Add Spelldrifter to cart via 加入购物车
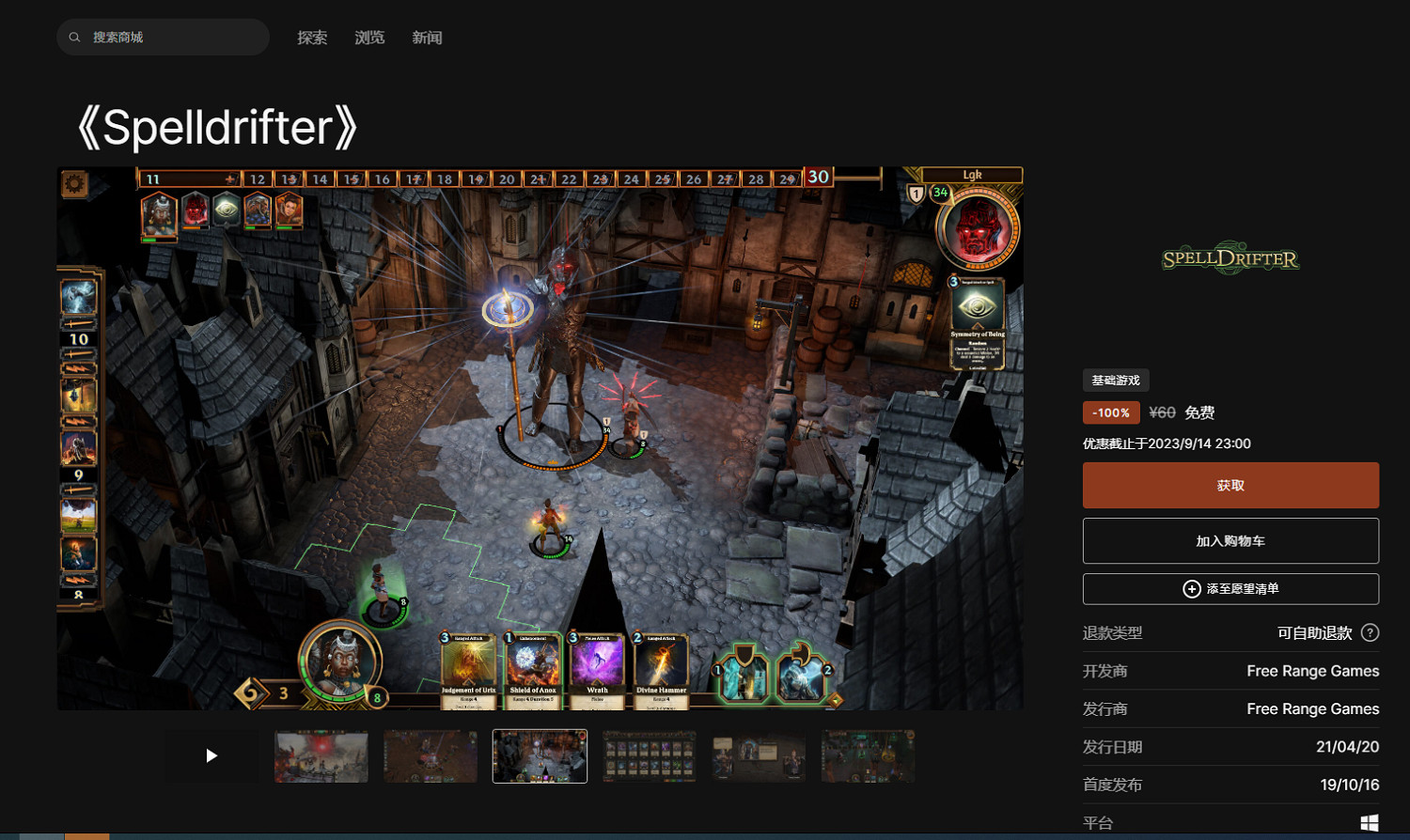The image size is (1410, 840). pyautogui.click(x=1230, y=540)
